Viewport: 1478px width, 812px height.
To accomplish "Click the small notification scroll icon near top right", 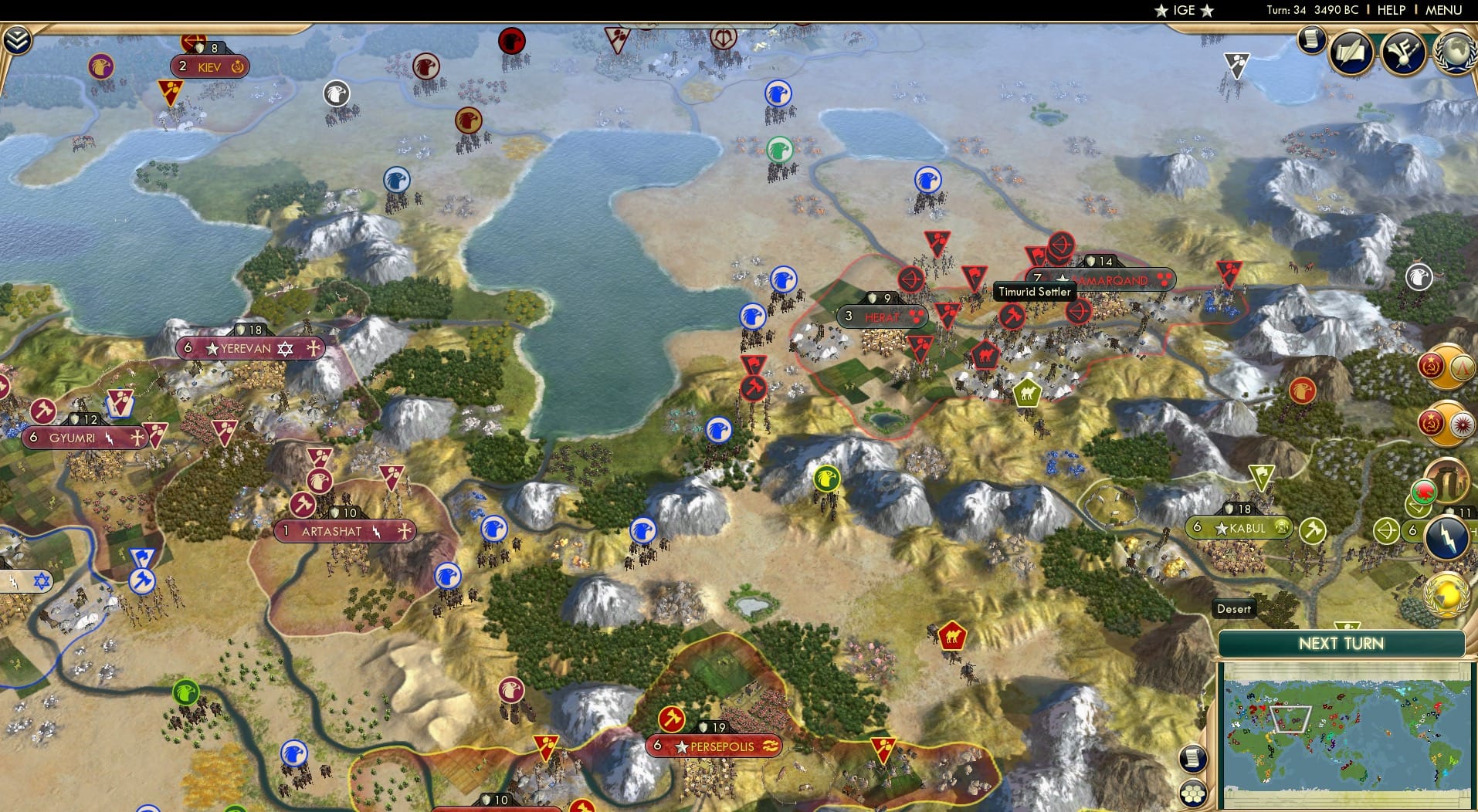I will click(1310, 39).
